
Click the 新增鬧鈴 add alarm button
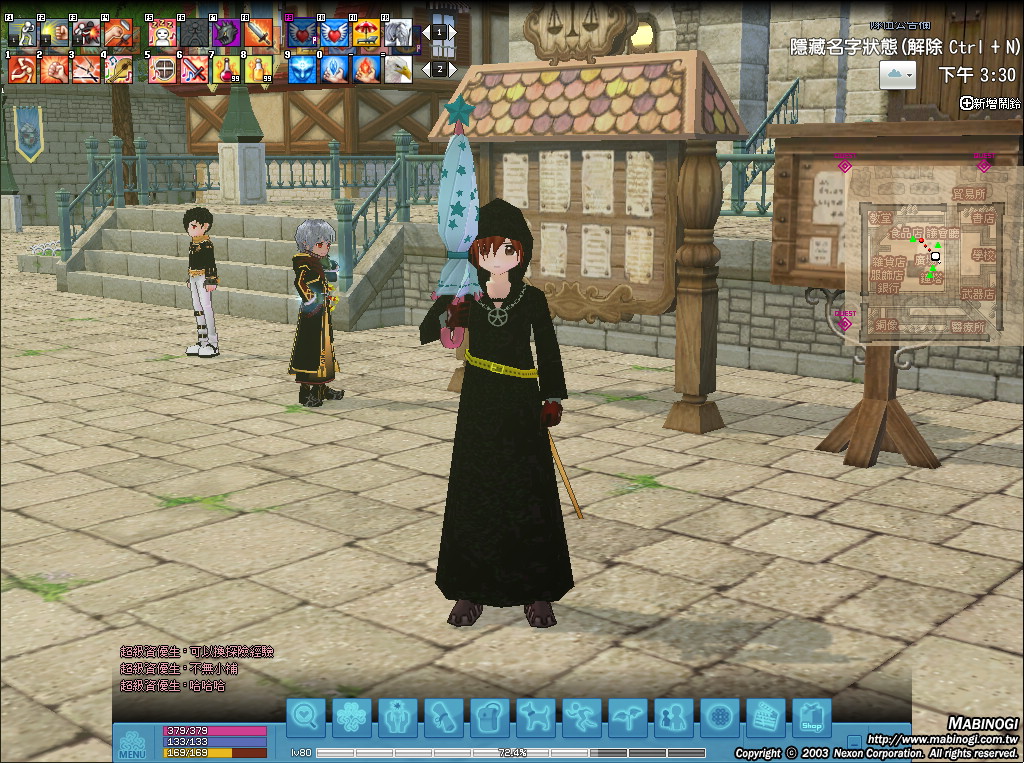[x=990, y=103]
